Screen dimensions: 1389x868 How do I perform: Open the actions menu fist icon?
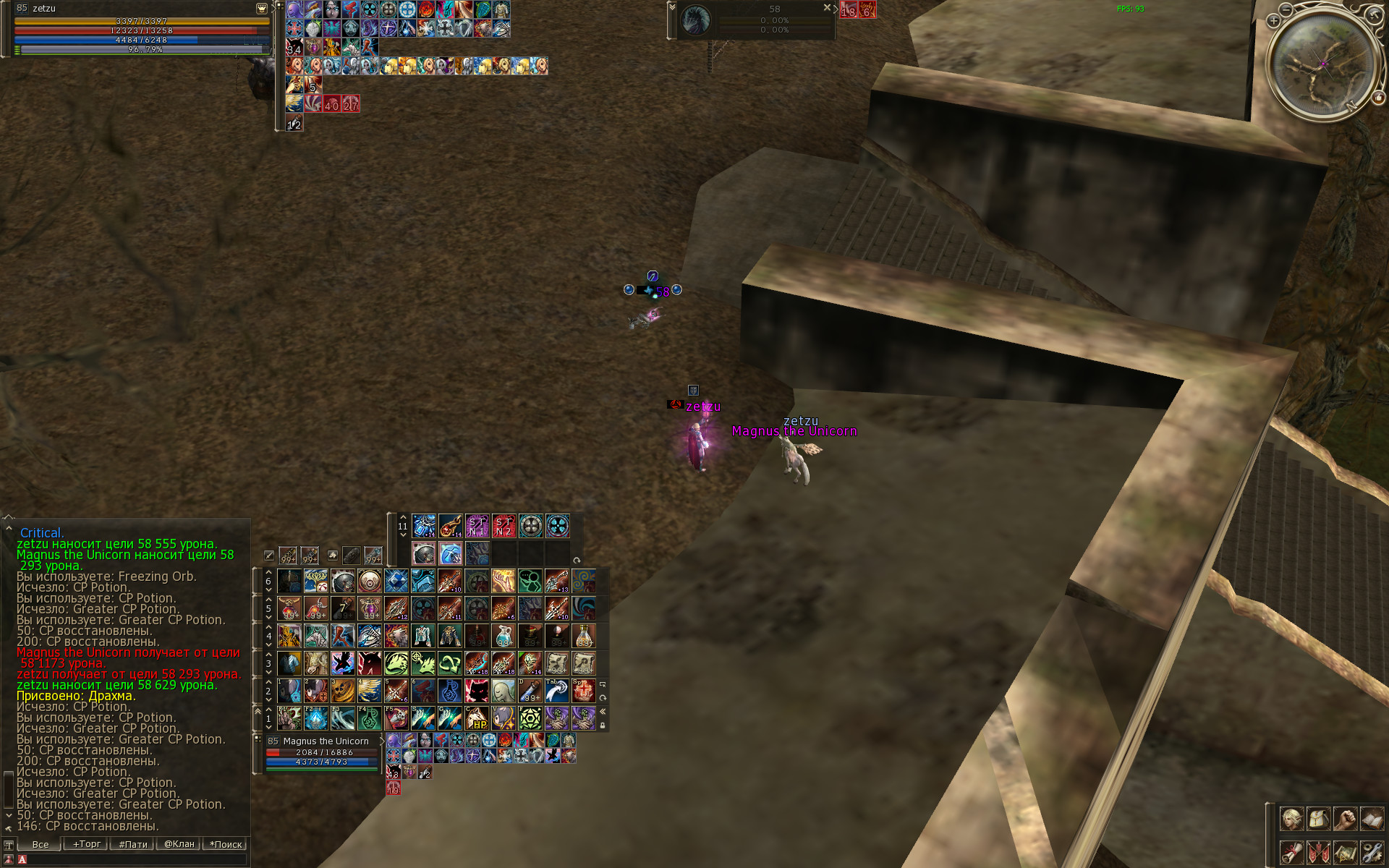[1345, 820]
